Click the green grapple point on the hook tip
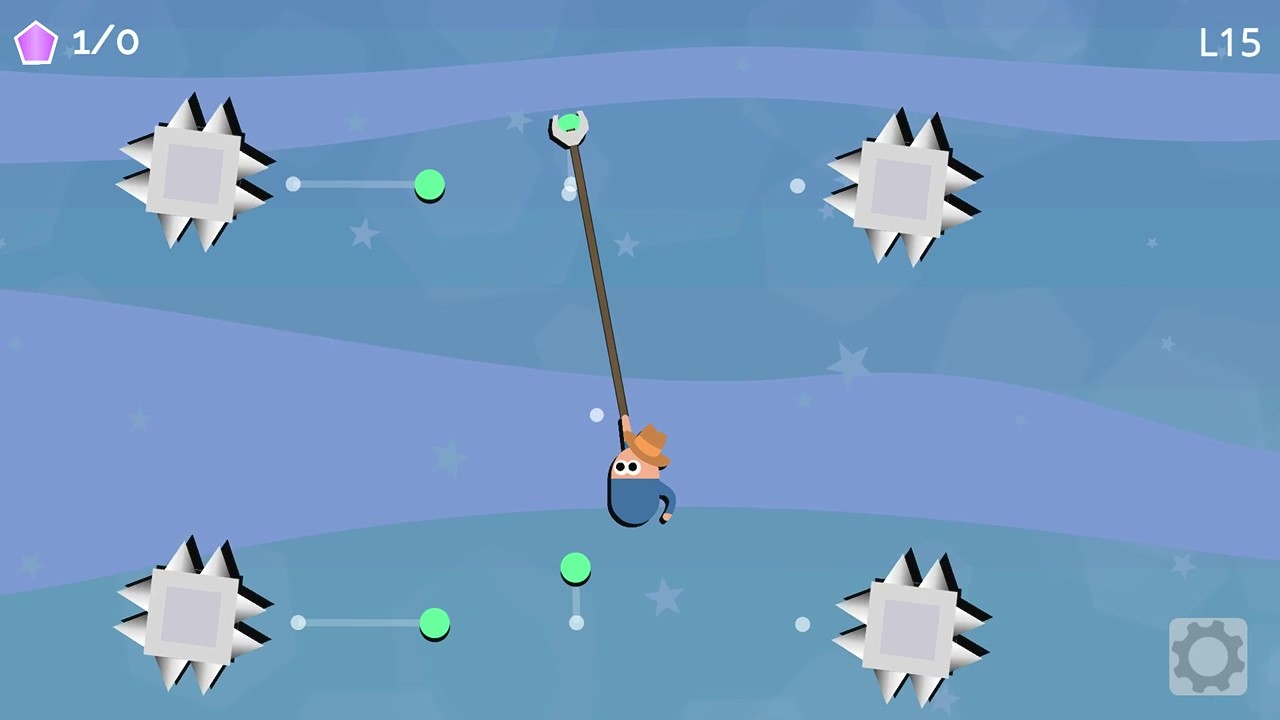Image resolution: width=1280 pixels, height=720 pixels. pos(569,123)
